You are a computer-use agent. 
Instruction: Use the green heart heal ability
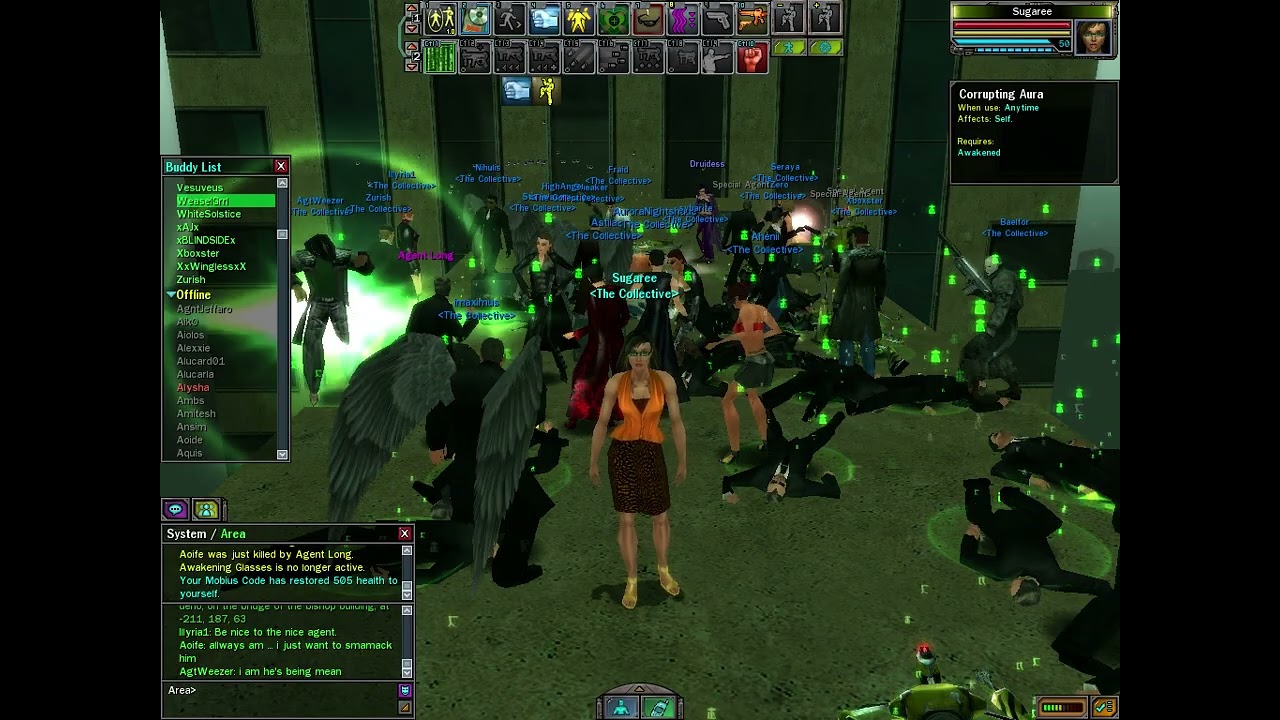pos(613,18)
